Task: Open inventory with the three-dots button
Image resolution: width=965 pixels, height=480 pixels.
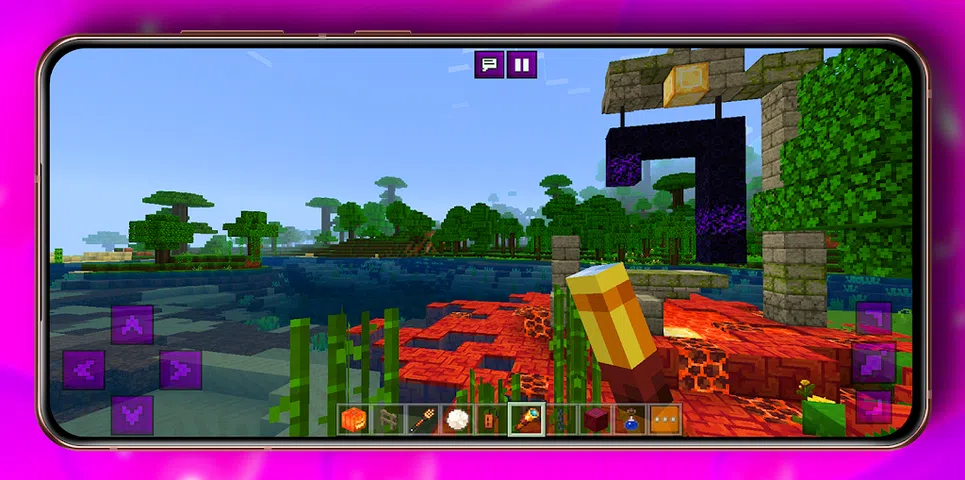Action: (x=665, y=420)
